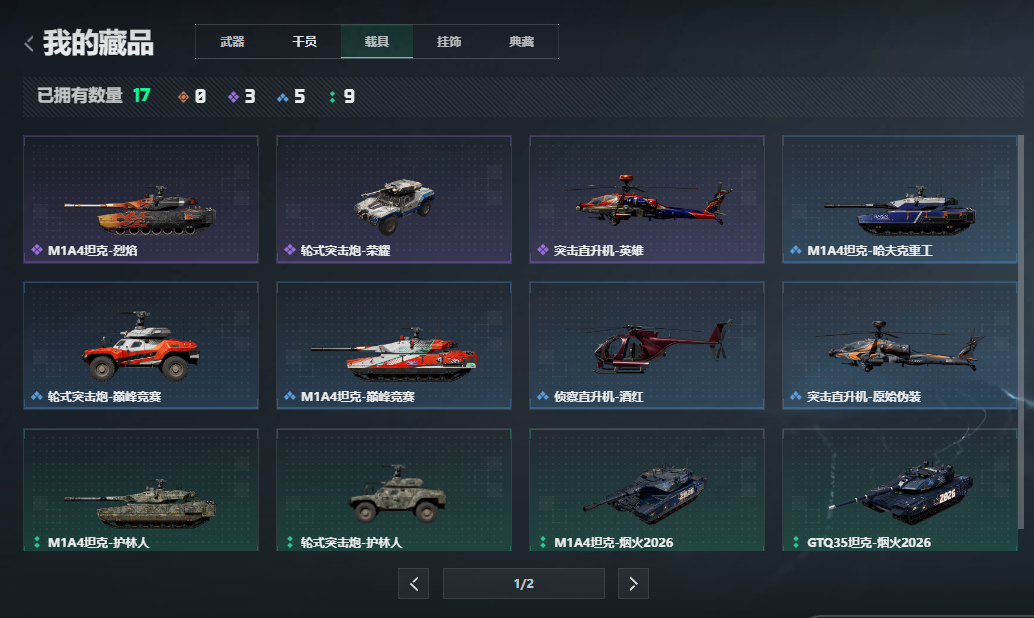The width and height of the screenshot is (1034, 618).
Task: Open the 典藏 tab
Action: (x=521, y=42)
